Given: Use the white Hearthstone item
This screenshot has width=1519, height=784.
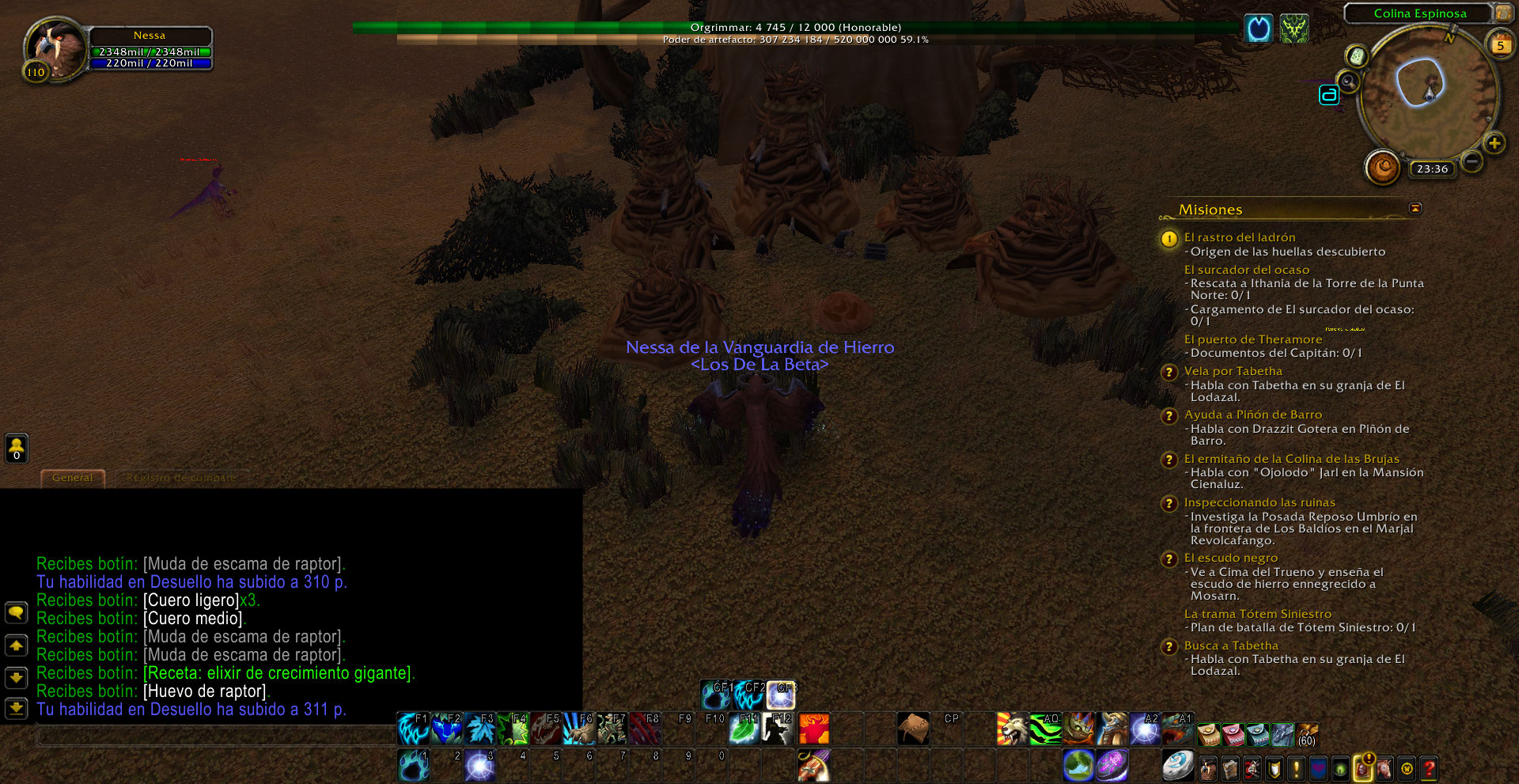Looking at the screenshot, I should point(1177,766).
